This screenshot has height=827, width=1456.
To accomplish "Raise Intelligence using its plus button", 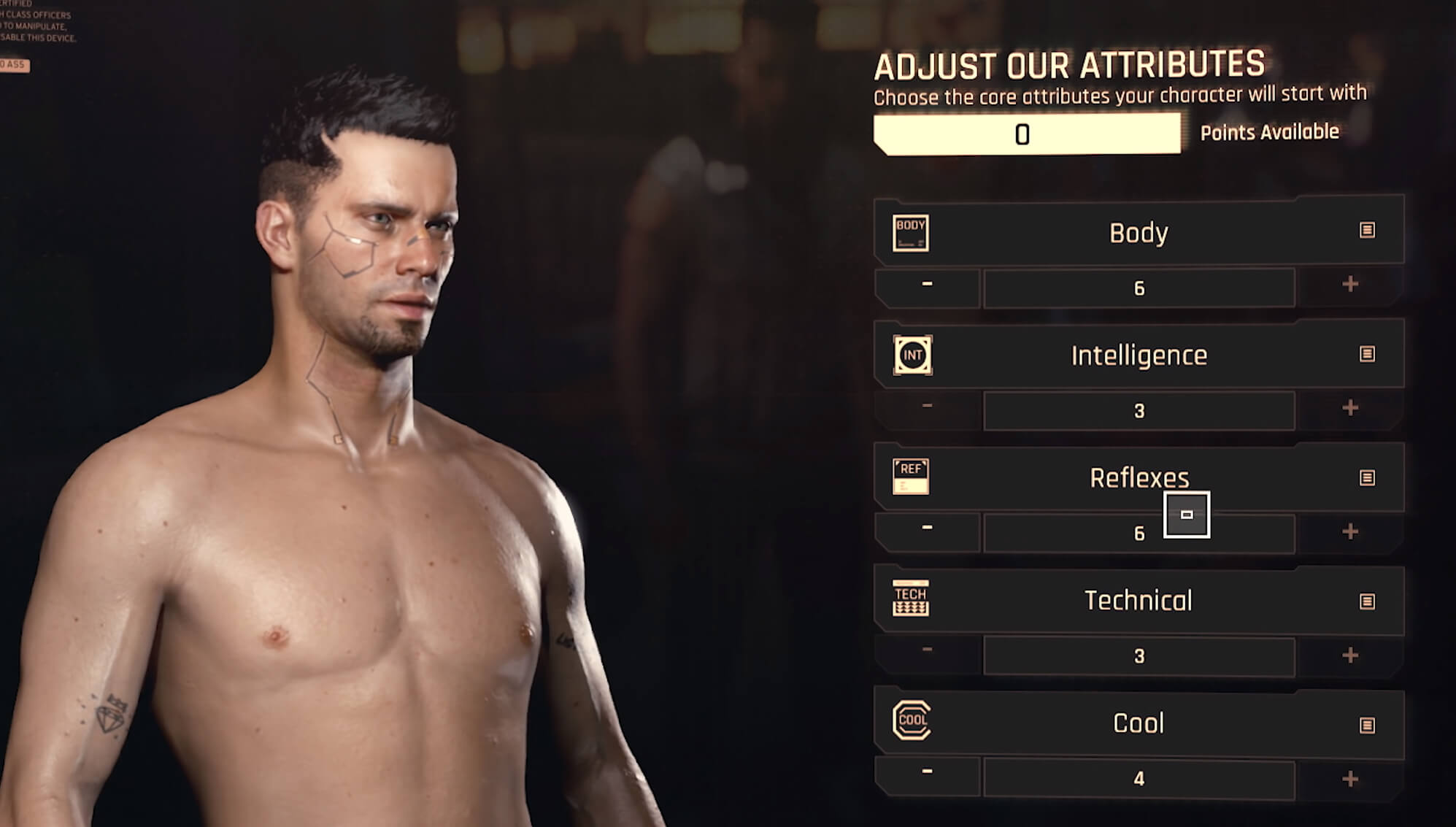I will coord(1350,408).
